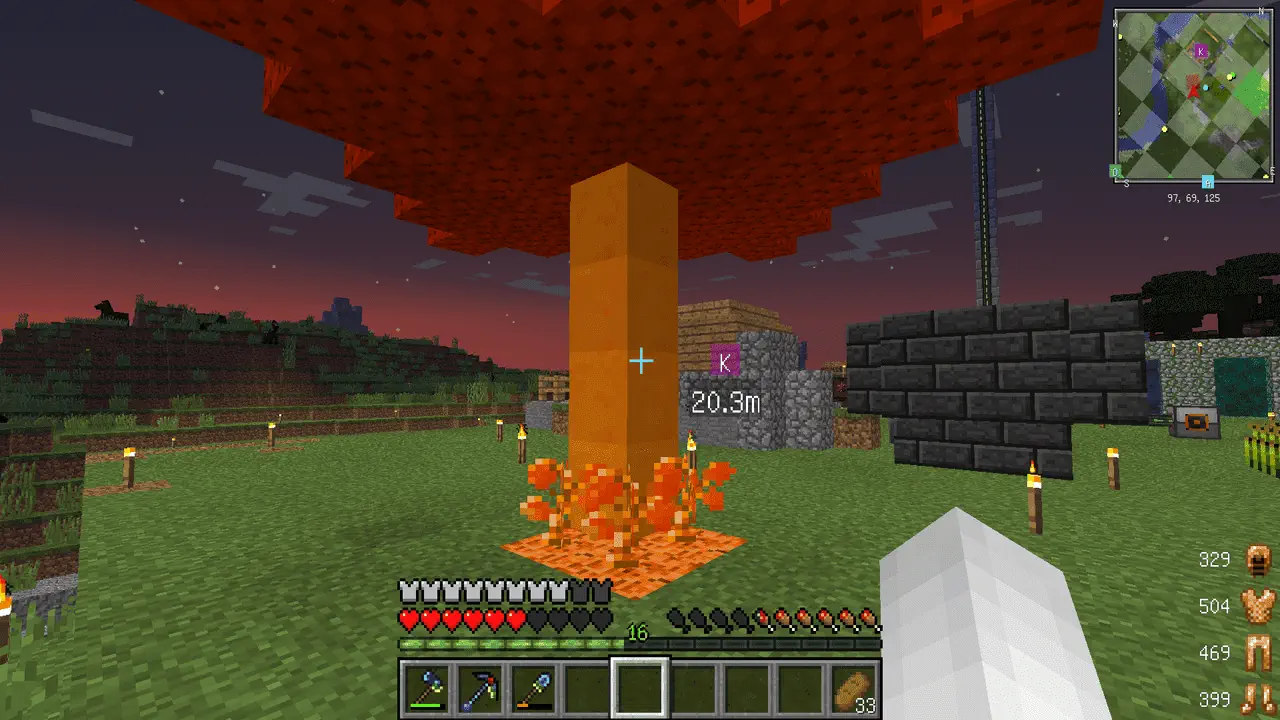
Task: Click the cyan marker on minimap's bottom edge
Action: point(1208,181)
